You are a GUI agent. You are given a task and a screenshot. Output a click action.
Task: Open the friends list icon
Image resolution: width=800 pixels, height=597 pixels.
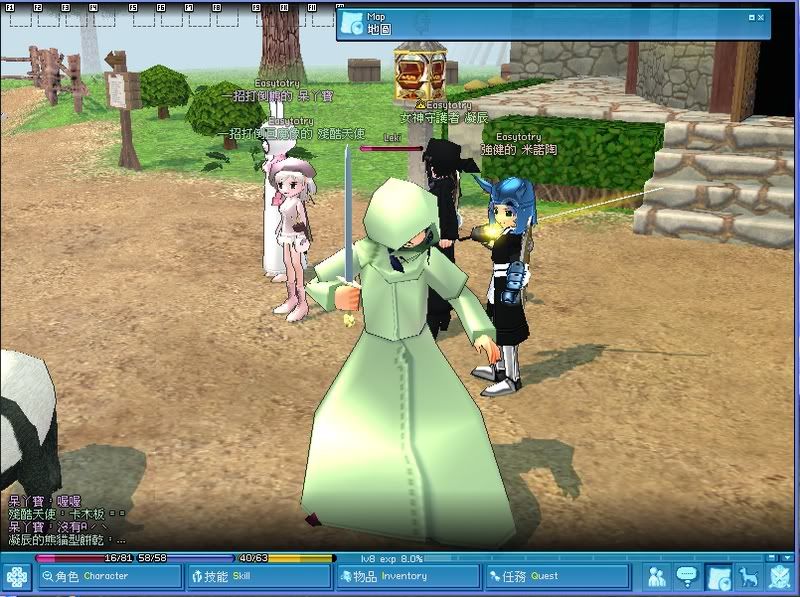click(657, 577)
